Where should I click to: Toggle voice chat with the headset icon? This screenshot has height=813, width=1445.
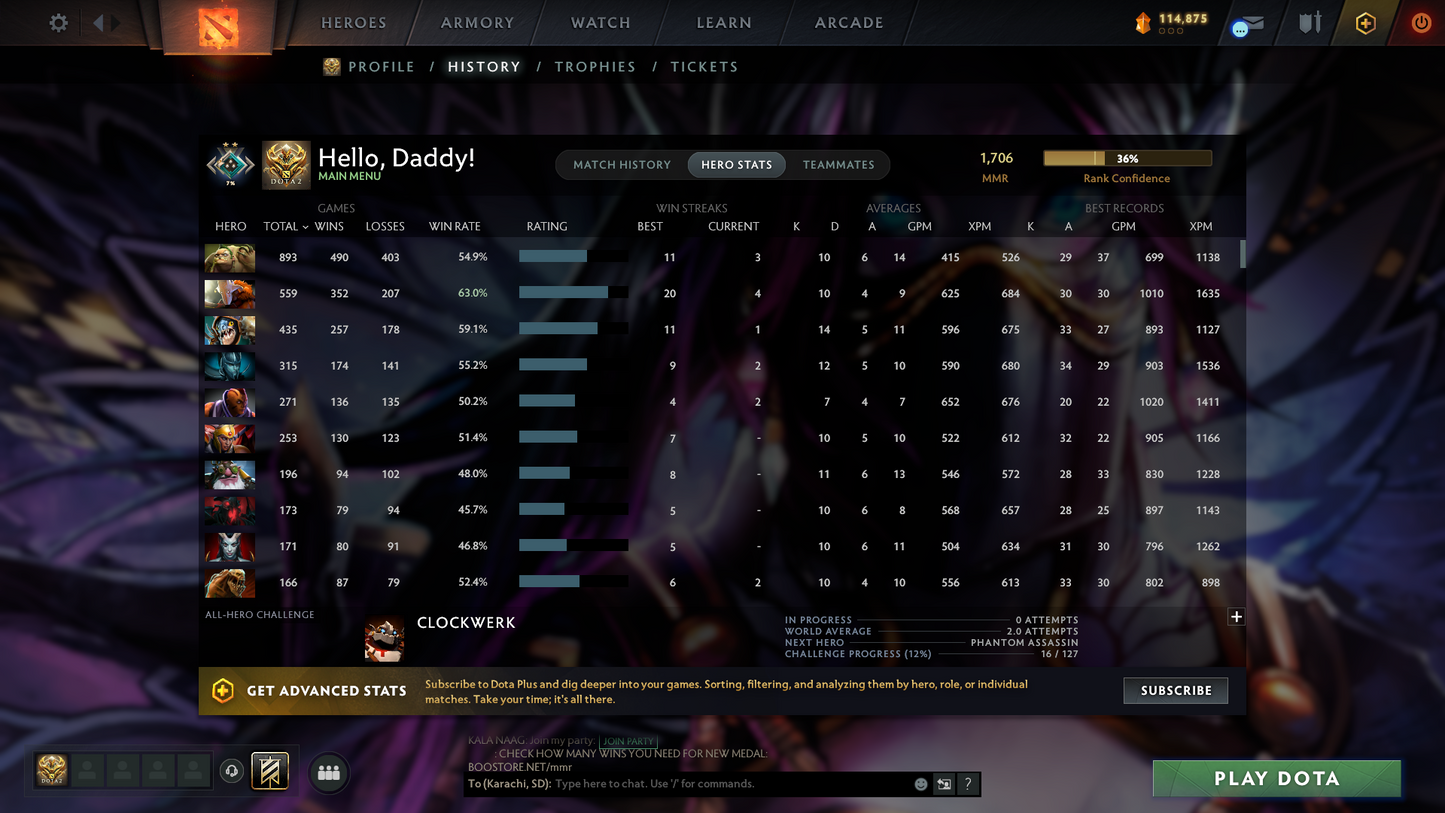pos(232,770)
